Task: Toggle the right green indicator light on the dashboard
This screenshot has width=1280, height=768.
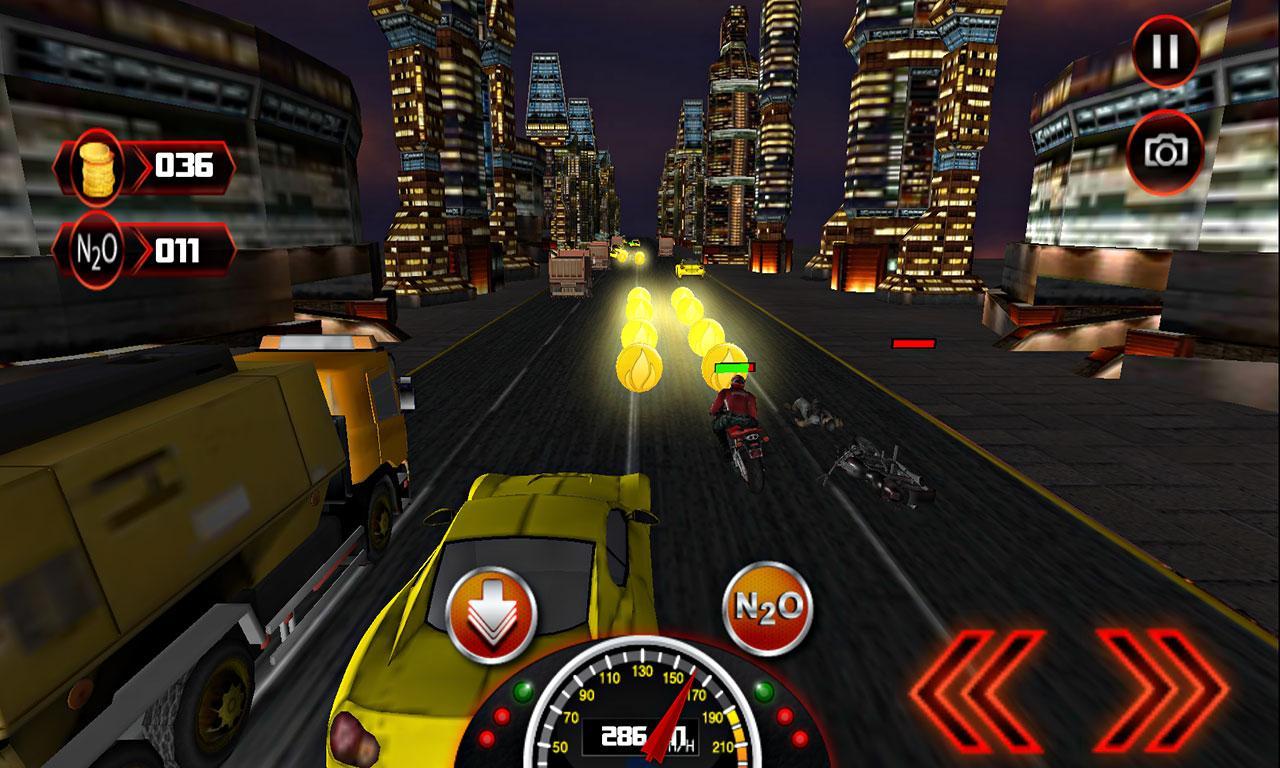Action: (x=763, y=691)
